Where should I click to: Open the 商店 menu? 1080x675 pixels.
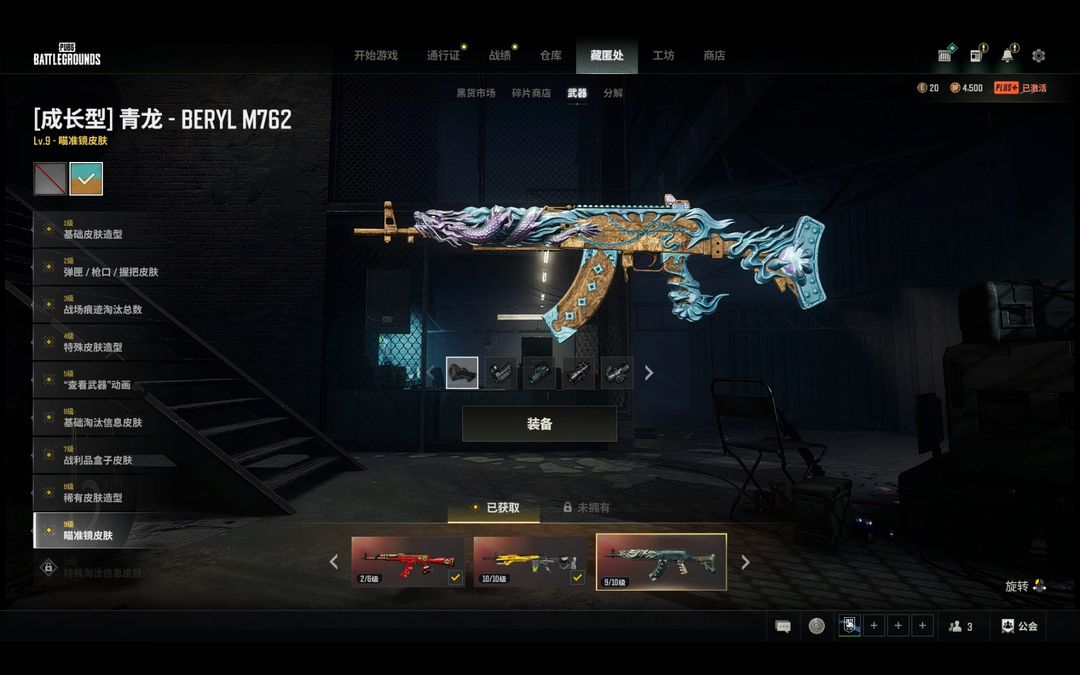pyautogui.click(x=714, y=56)
